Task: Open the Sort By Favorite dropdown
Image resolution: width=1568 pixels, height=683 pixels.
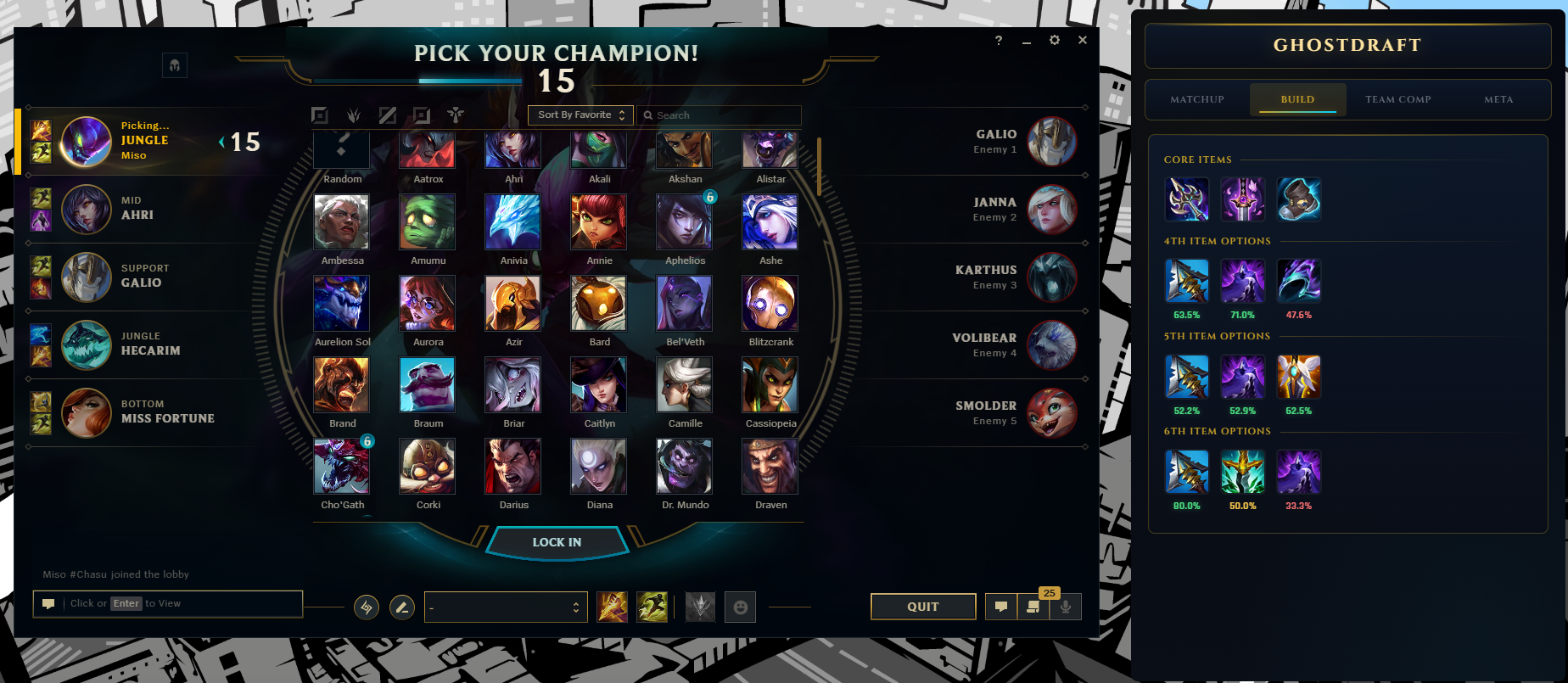Action: [580, 115]
